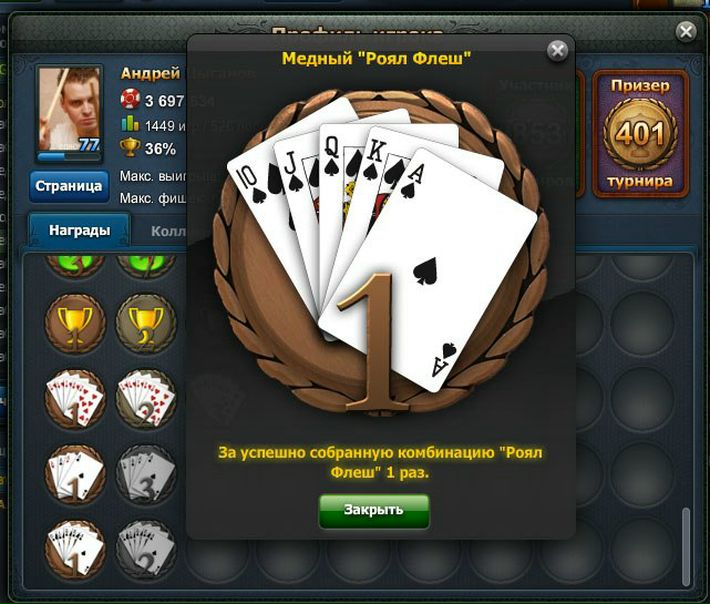This screenshot has width=710, height=604.
Task: Close the Royal Flush award popup
Action: click(558, 50)
